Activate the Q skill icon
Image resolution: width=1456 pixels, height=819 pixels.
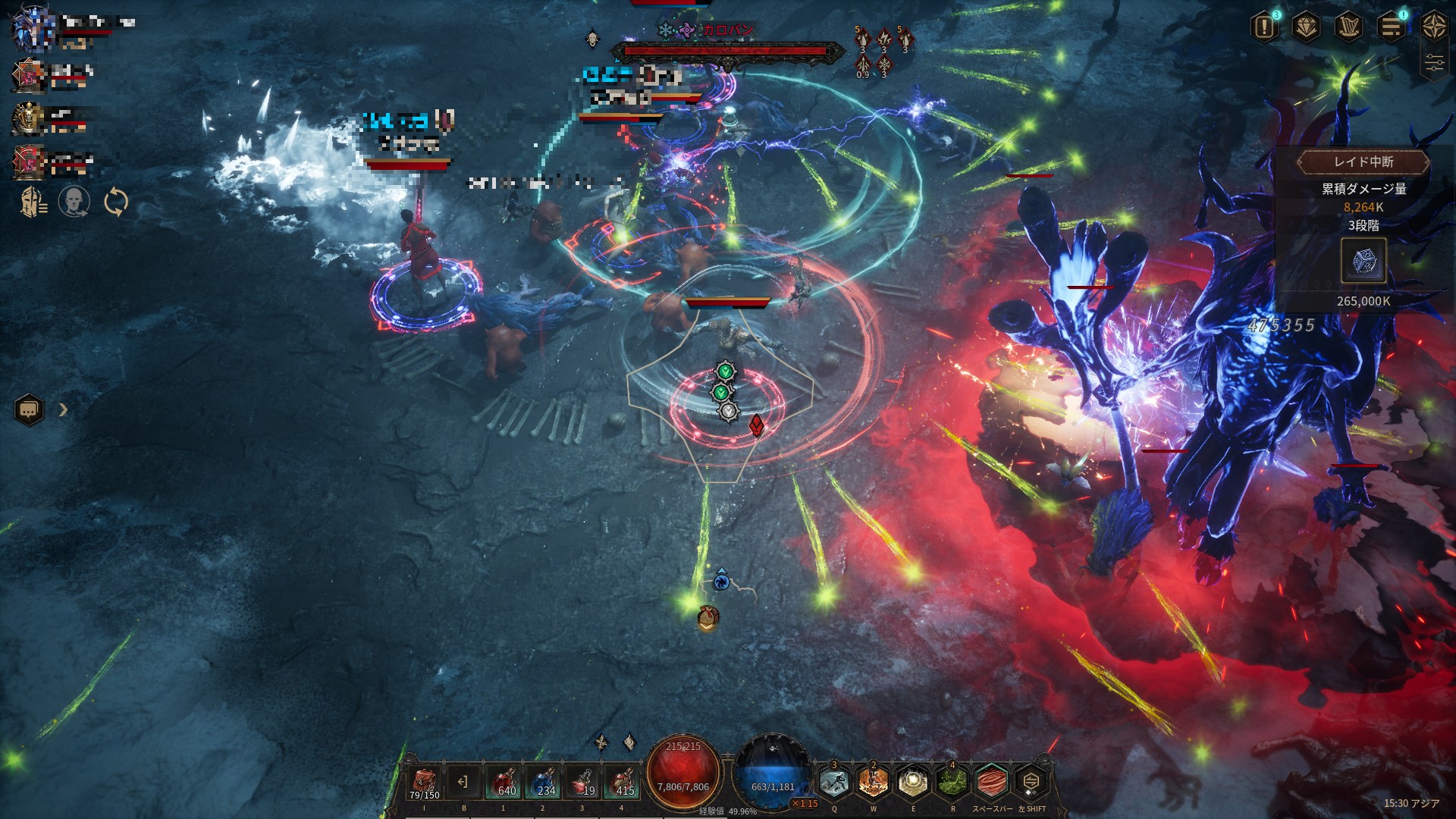point(834,782)
